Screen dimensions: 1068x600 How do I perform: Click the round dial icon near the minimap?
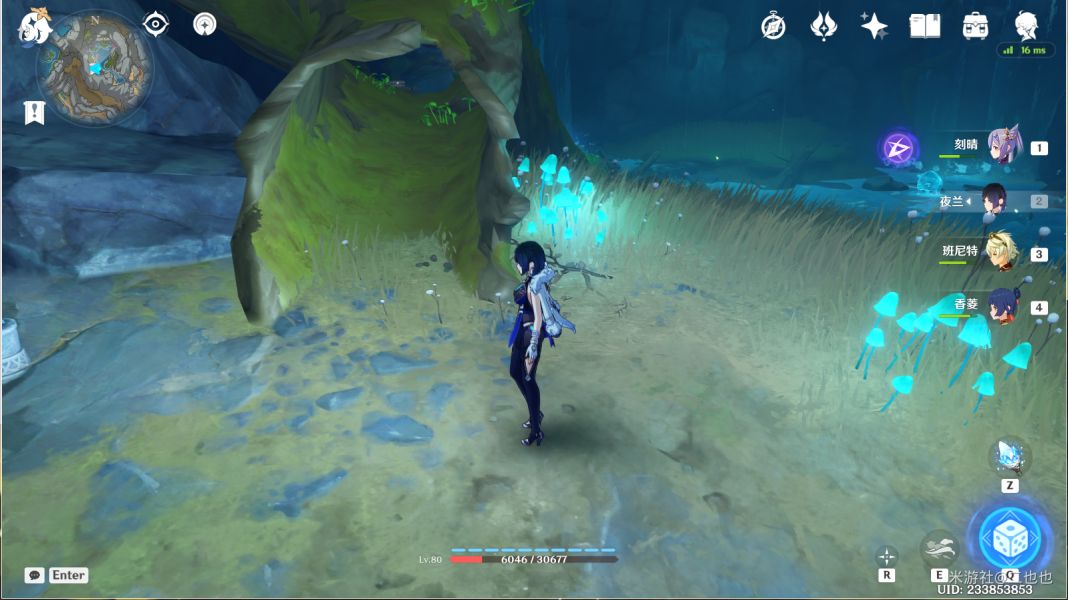point(205,24)
